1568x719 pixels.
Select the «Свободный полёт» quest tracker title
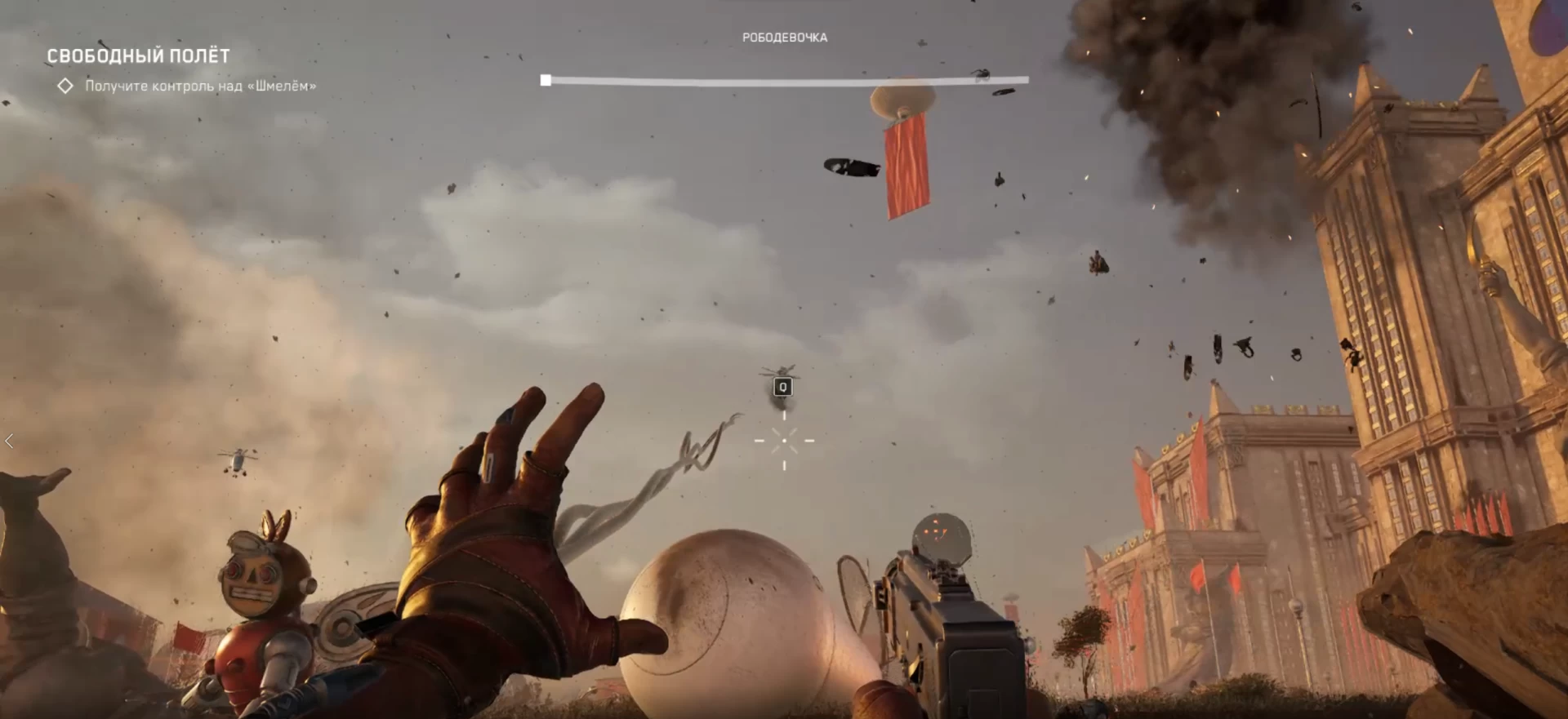tap(138, 55)
